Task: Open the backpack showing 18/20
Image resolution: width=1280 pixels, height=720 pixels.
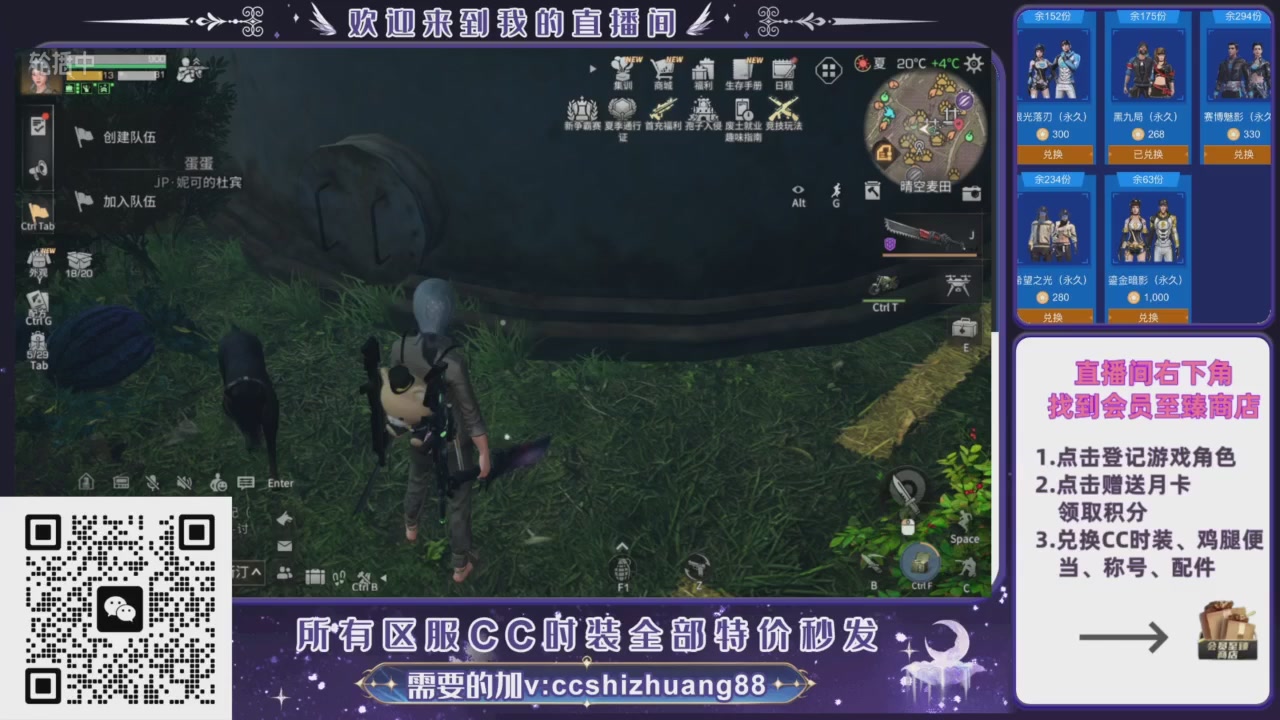Action: click(x=78, y=258)
